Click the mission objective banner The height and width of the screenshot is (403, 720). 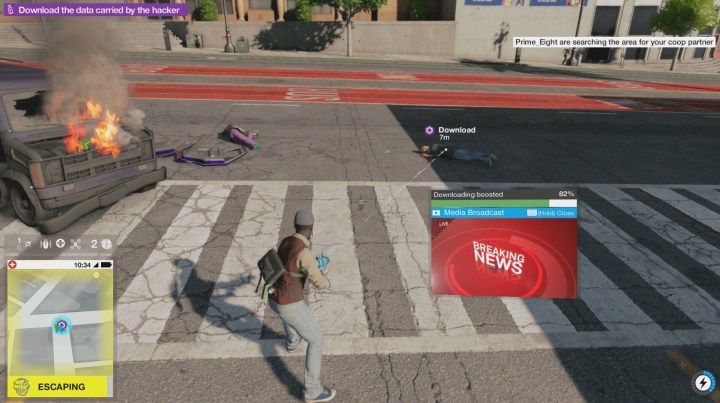93,9
